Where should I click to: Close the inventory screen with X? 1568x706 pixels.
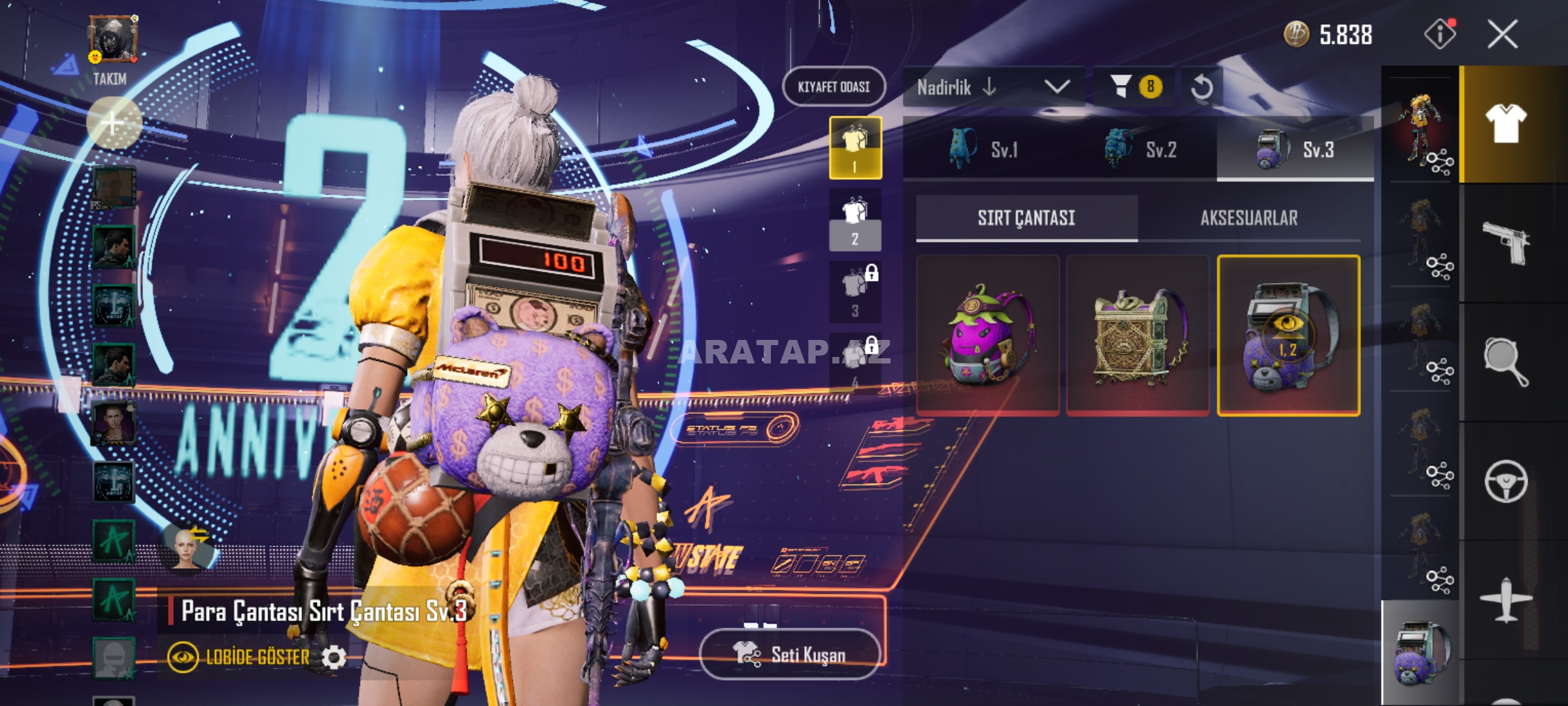(x=1502, y=34)
